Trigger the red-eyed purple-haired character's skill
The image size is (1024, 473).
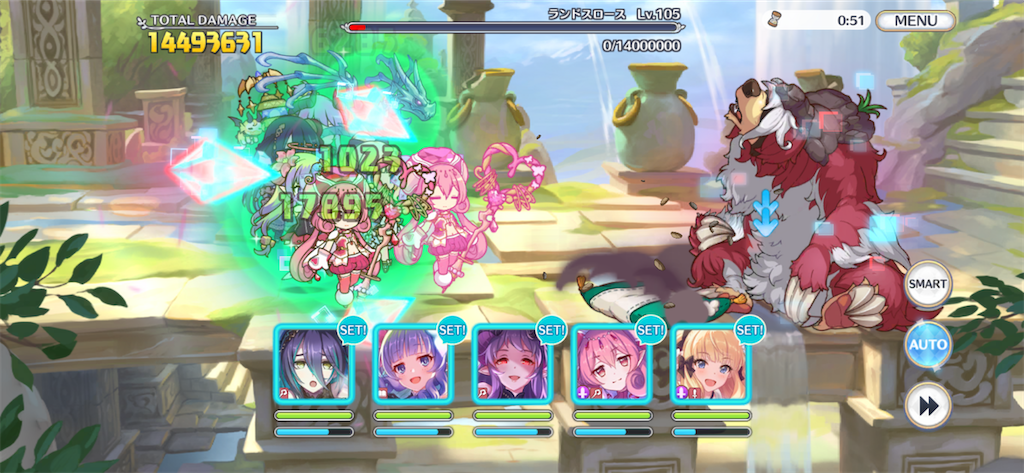pos(512,364)
